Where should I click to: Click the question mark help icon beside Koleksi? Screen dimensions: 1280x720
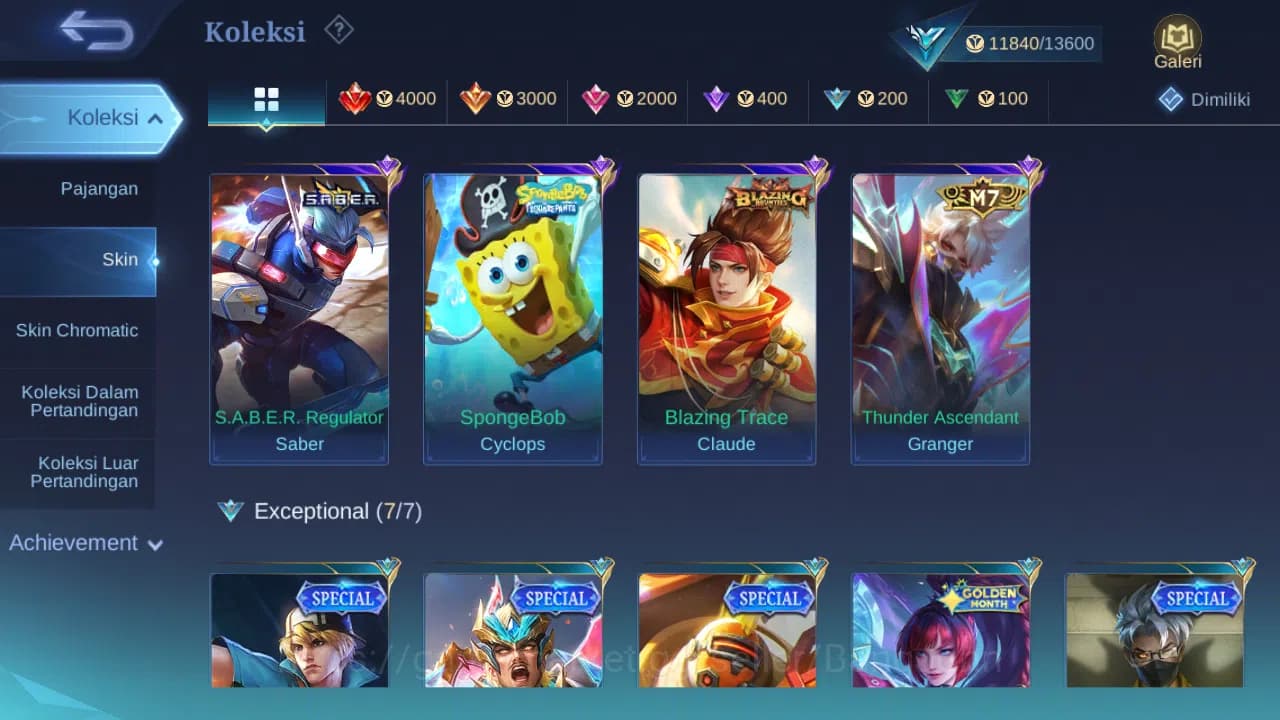(338, 30)
